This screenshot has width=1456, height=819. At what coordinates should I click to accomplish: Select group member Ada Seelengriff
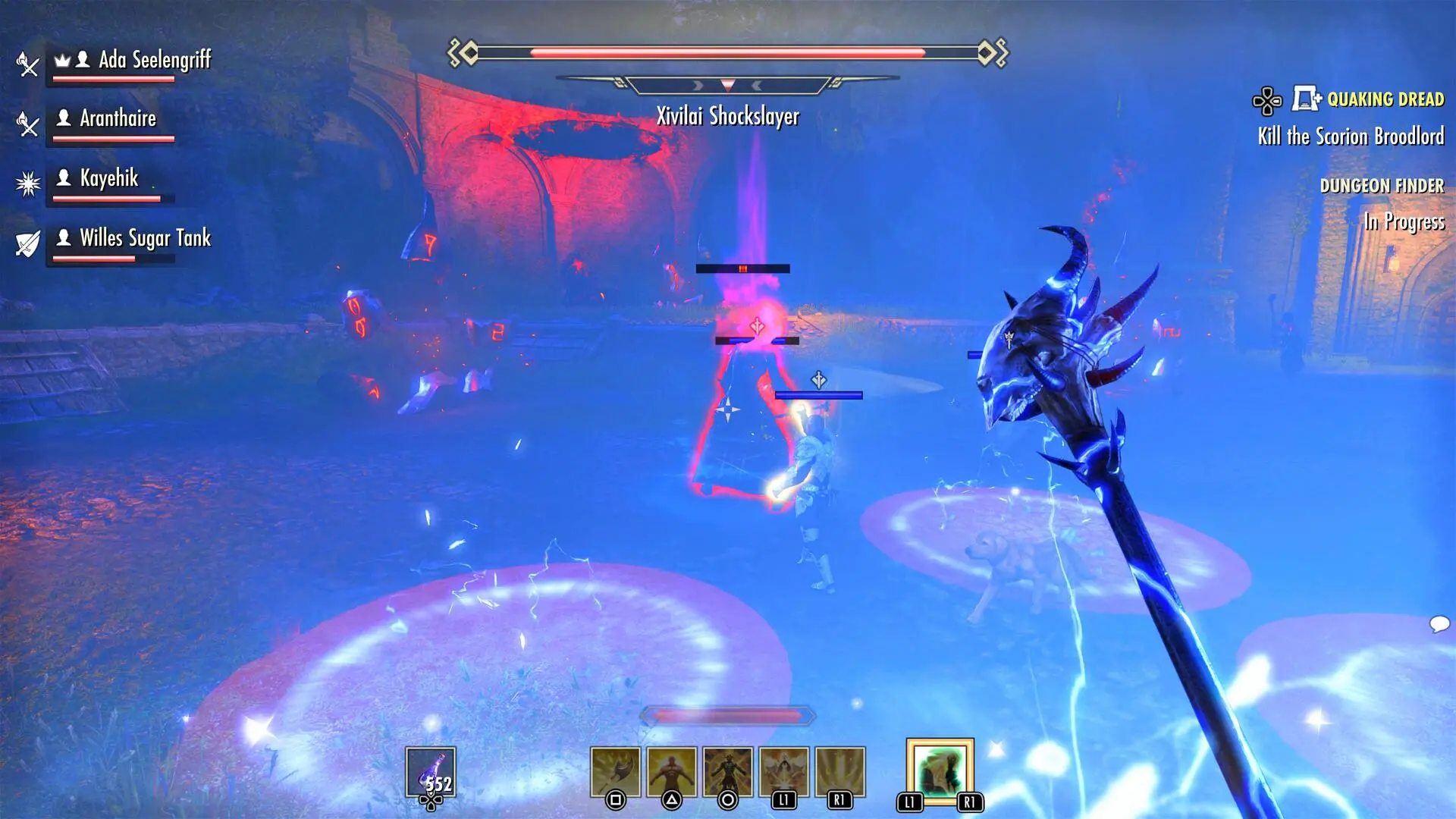tap(154, 60)
